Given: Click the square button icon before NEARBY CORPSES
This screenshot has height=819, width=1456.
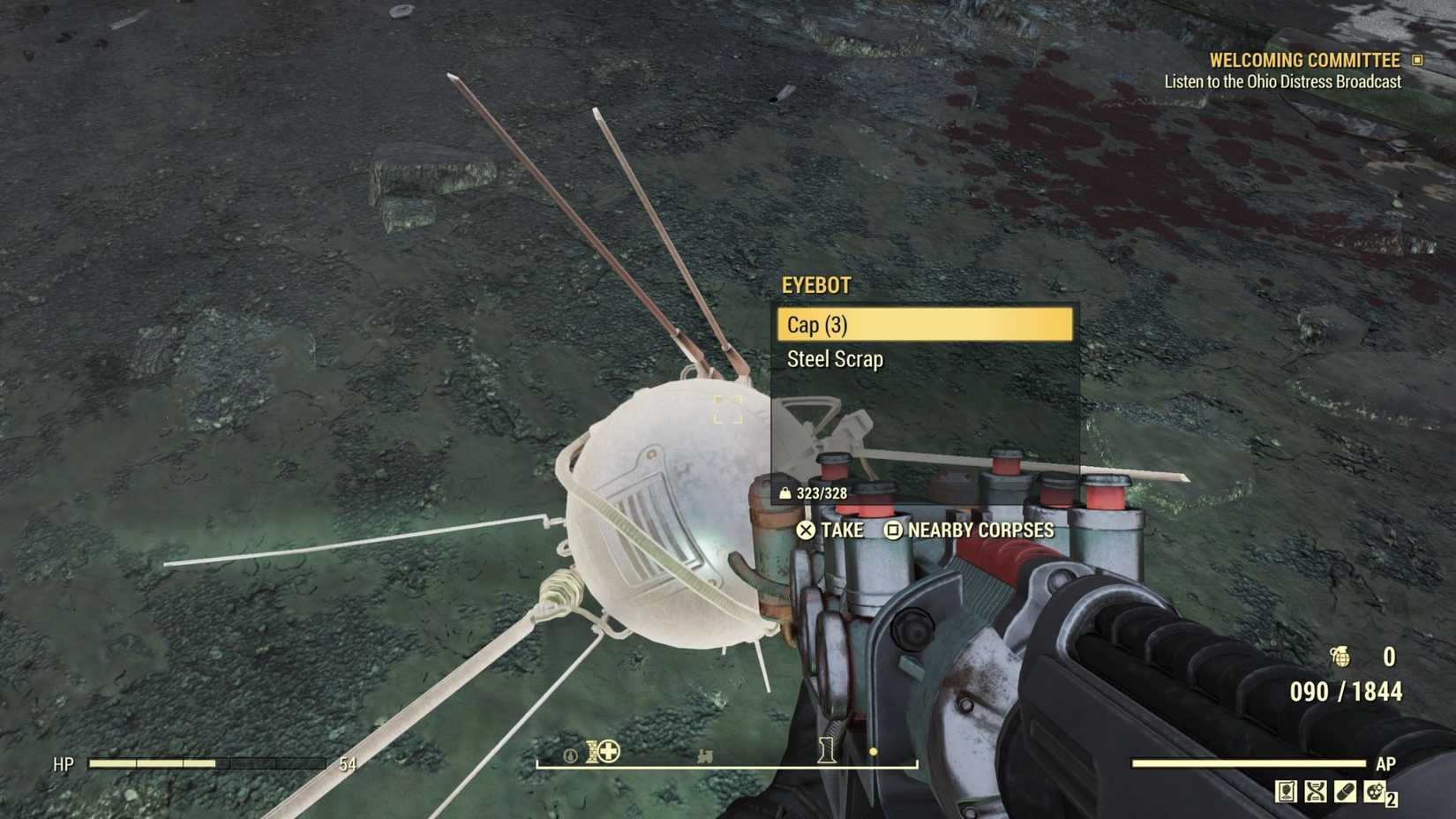Looking at the screenshot, I should click(892, 530).
